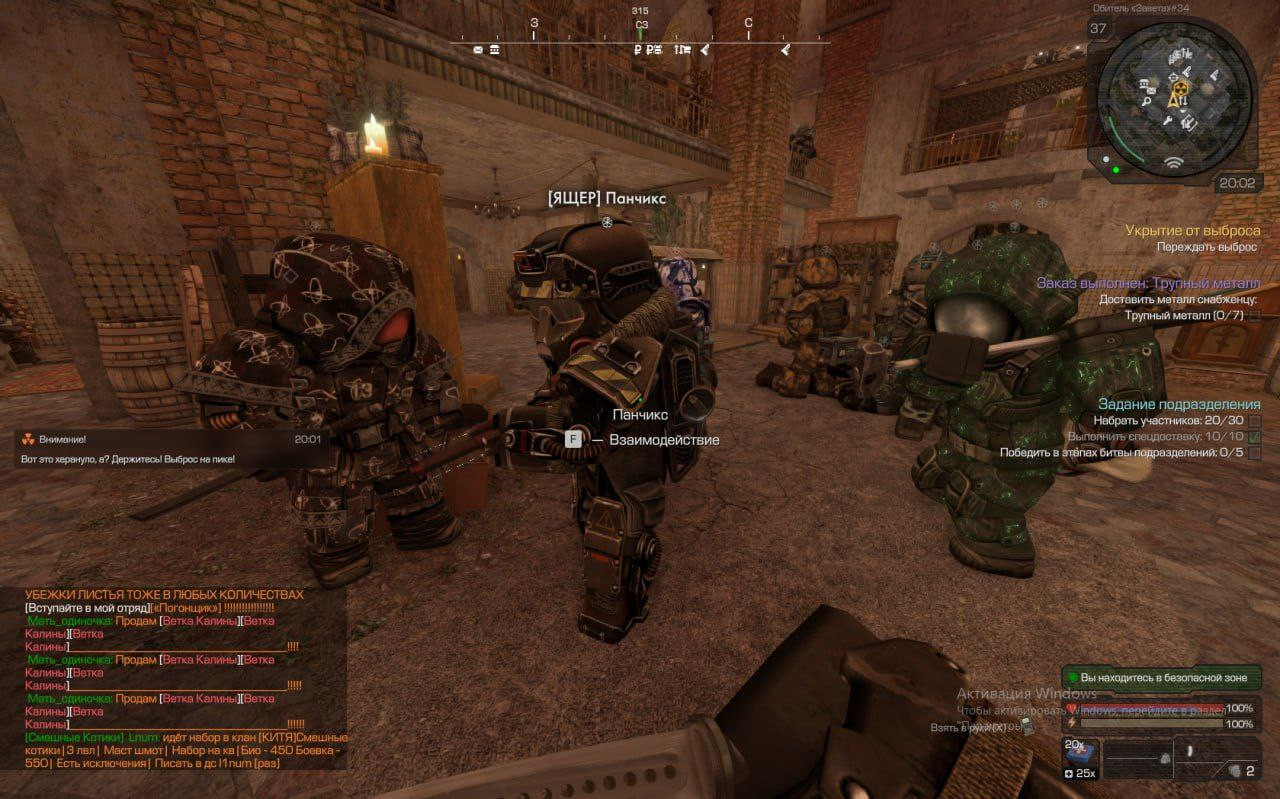Image resolution: width=1280 pixels, height=799 pixels.
Task: Toggle the «Набрать участников: 20/30» checkbox
Action: tap(1254, 421)
